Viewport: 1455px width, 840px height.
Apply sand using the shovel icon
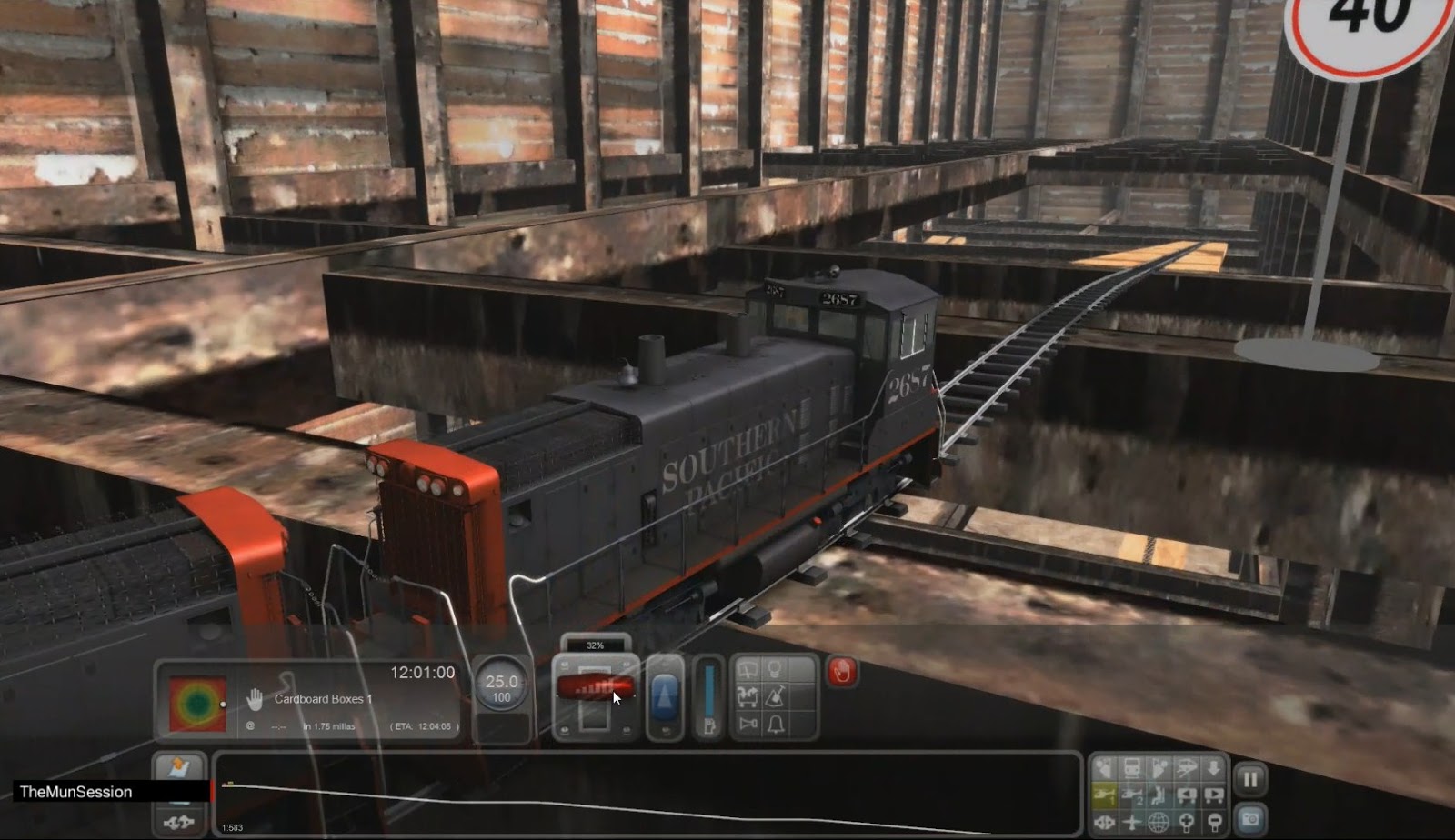775,696
